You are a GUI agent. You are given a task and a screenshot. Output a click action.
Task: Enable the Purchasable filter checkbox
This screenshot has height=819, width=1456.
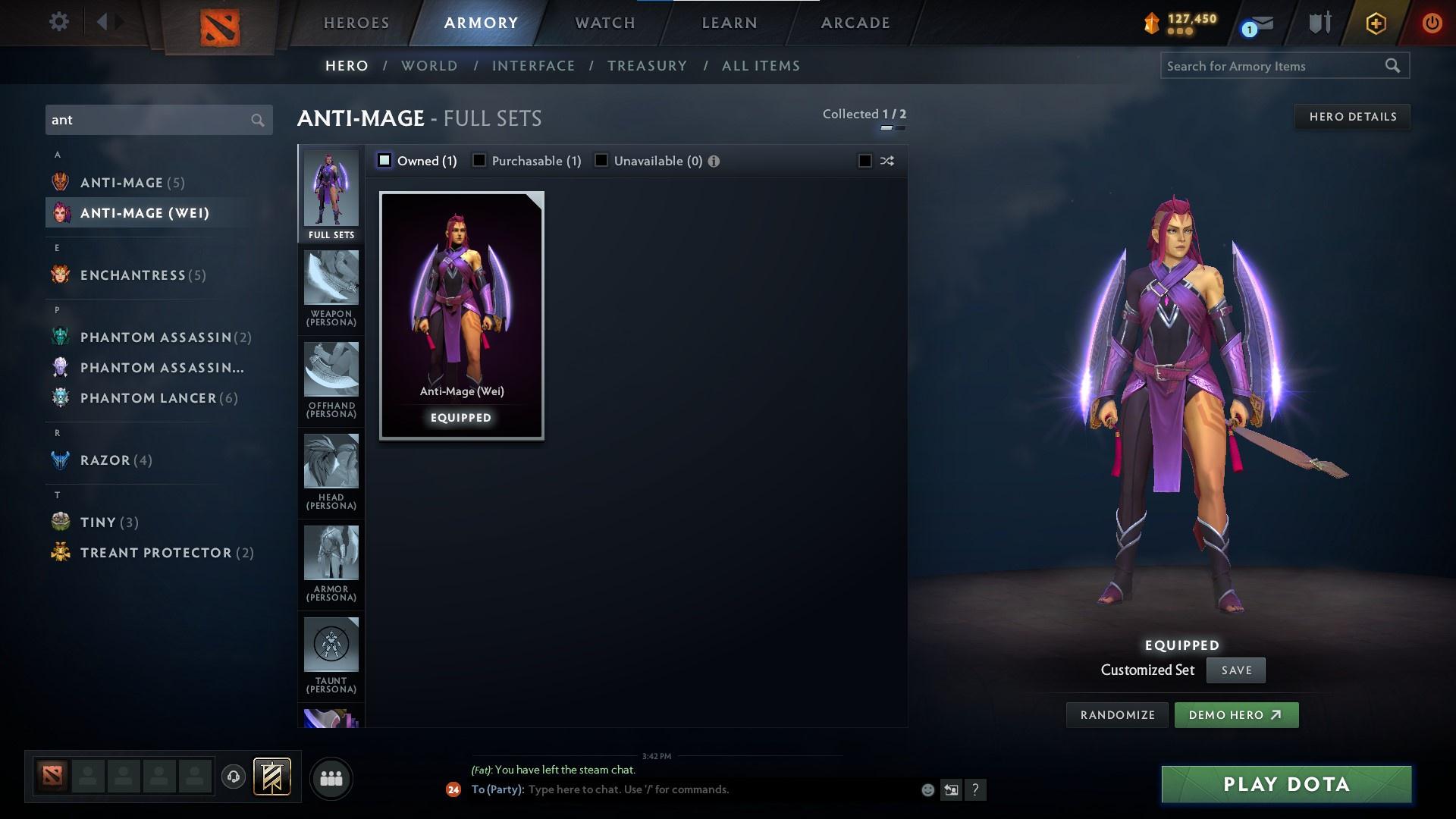(479, 160)
